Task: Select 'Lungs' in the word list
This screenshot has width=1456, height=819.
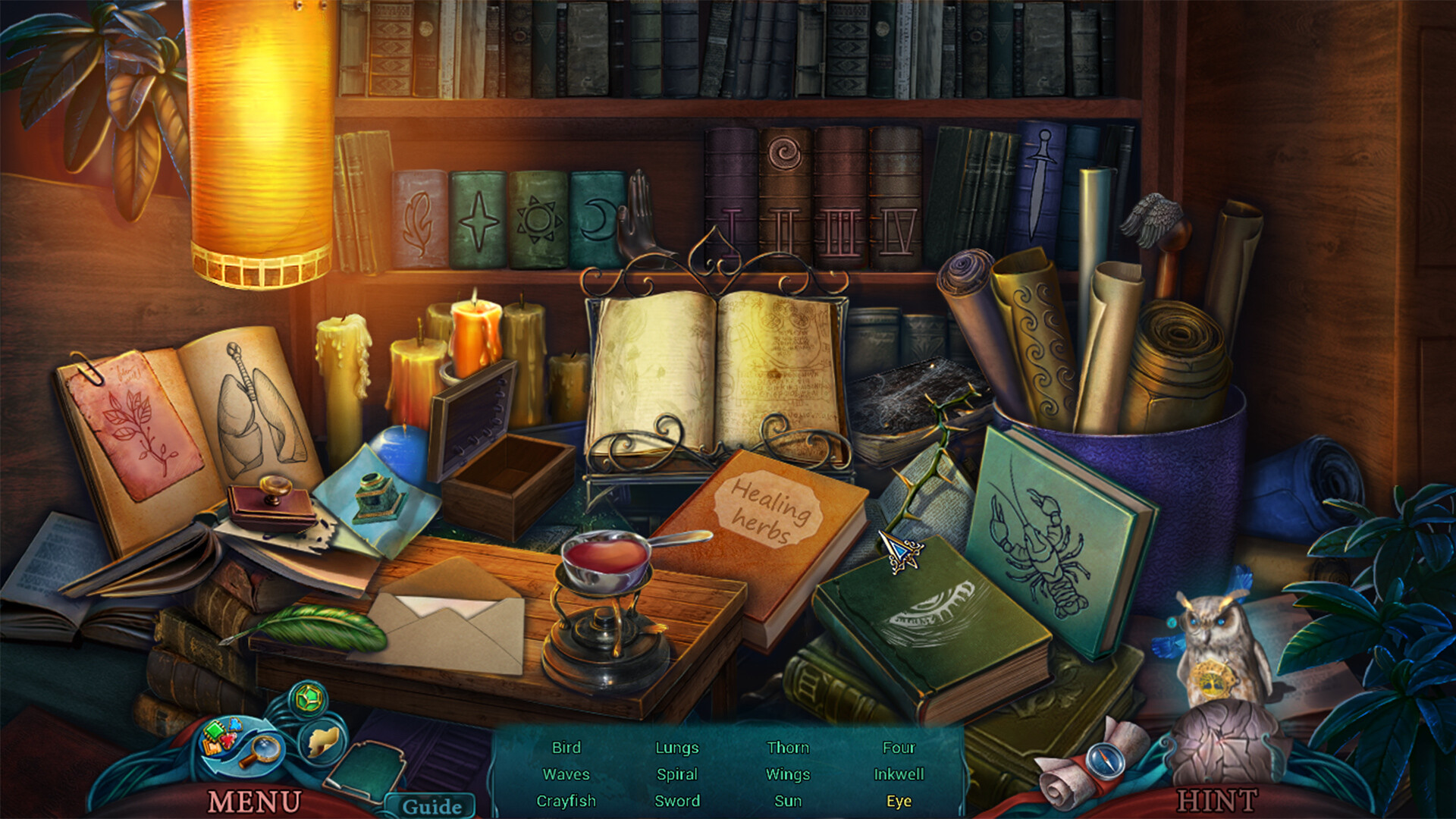Action: coord(676,748)
